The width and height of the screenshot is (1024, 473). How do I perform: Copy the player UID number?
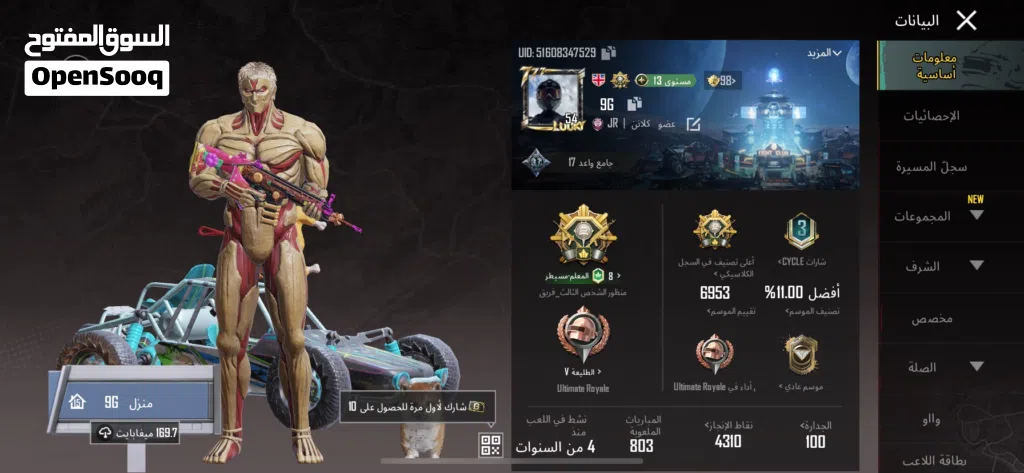coord(609,53)
